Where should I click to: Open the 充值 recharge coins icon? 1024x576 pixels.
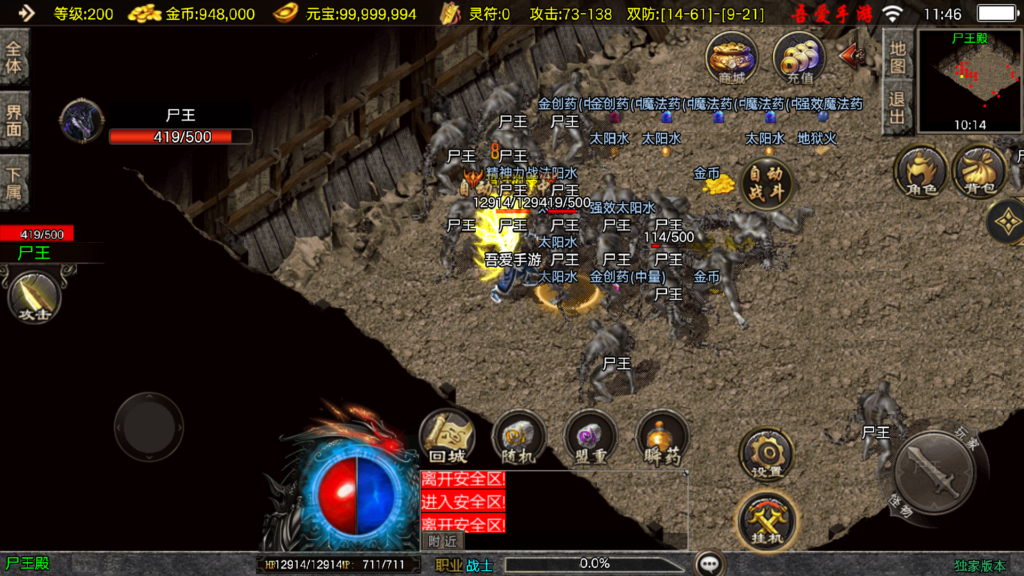coord(798,56)
